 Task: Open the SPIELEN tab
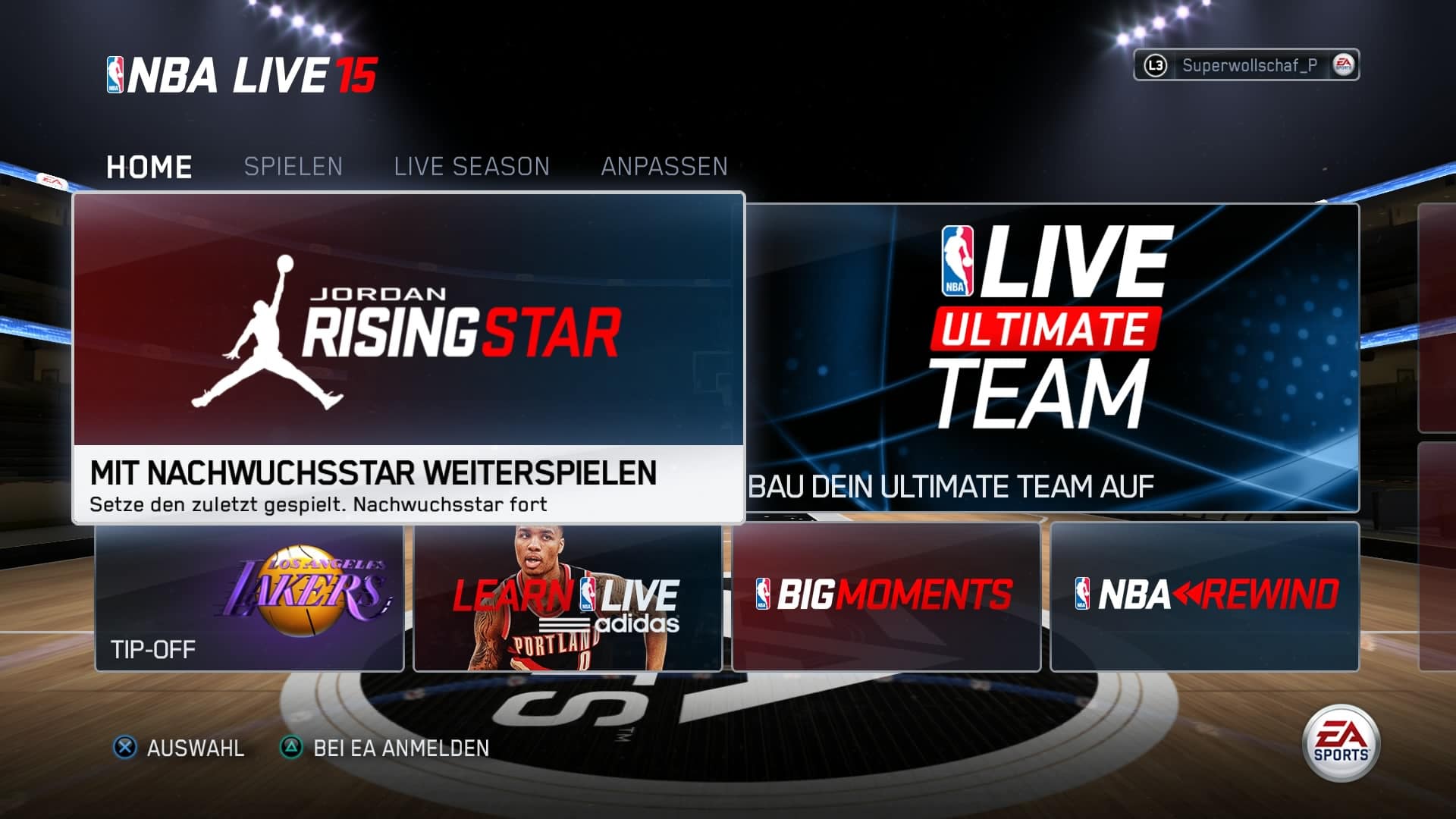coord(293,167)
